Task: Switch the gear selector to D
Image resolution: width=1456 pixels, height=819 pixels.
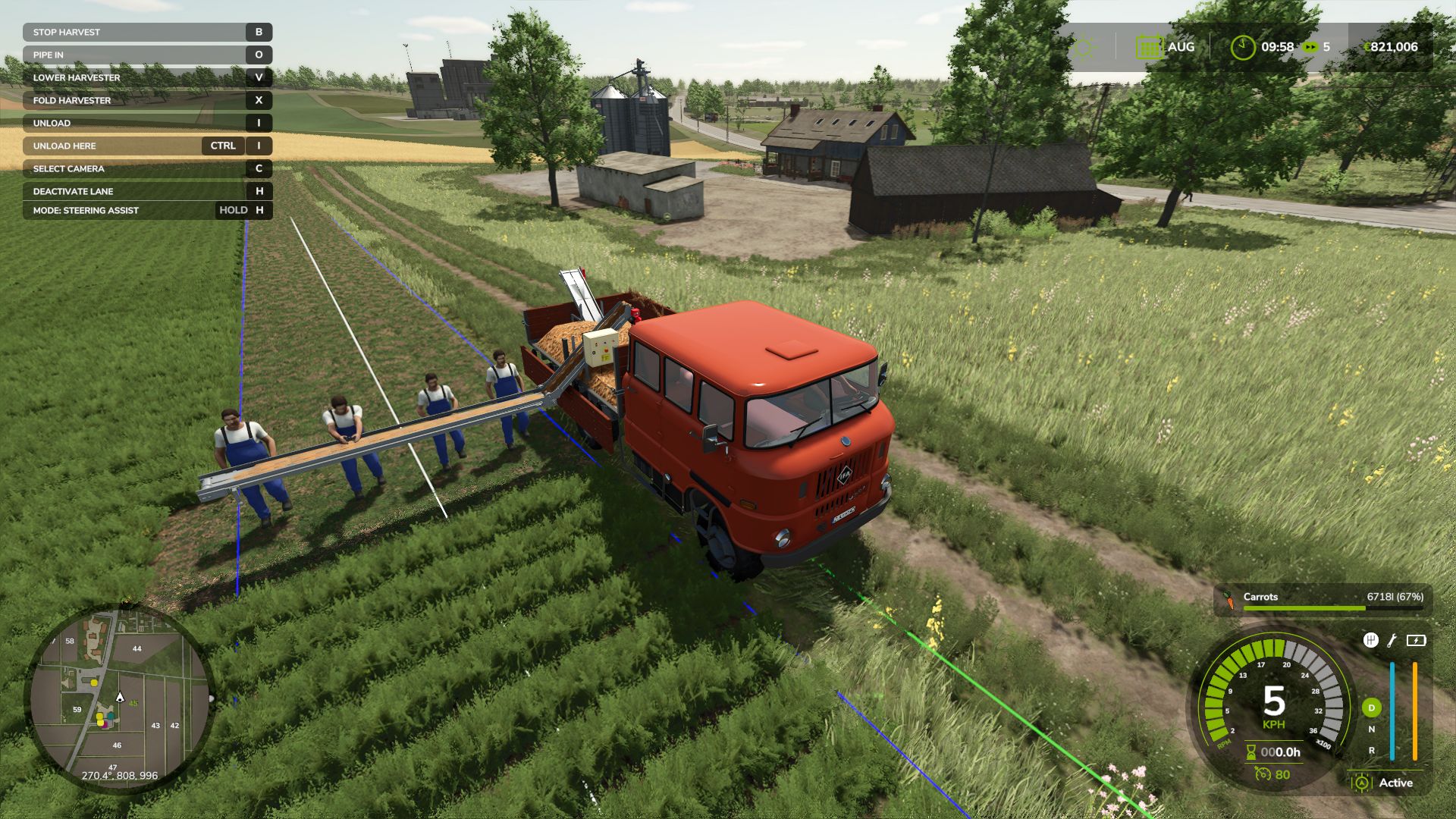Action: coord(1371,707)
